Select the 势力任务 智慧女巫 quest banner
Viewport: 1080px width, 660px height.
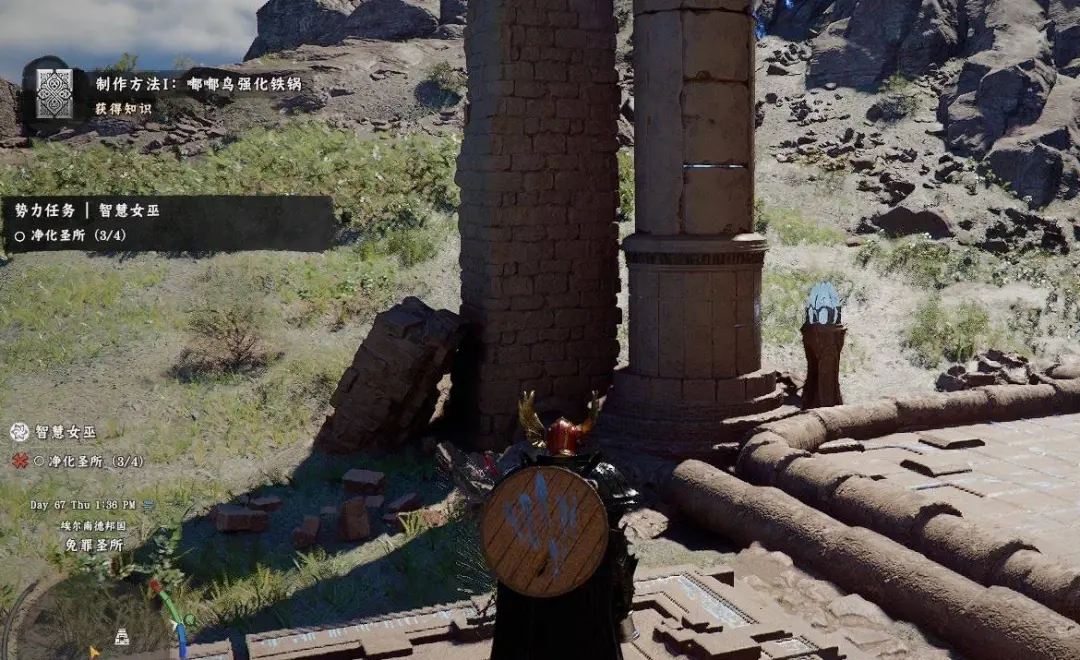tap(168, 222)
